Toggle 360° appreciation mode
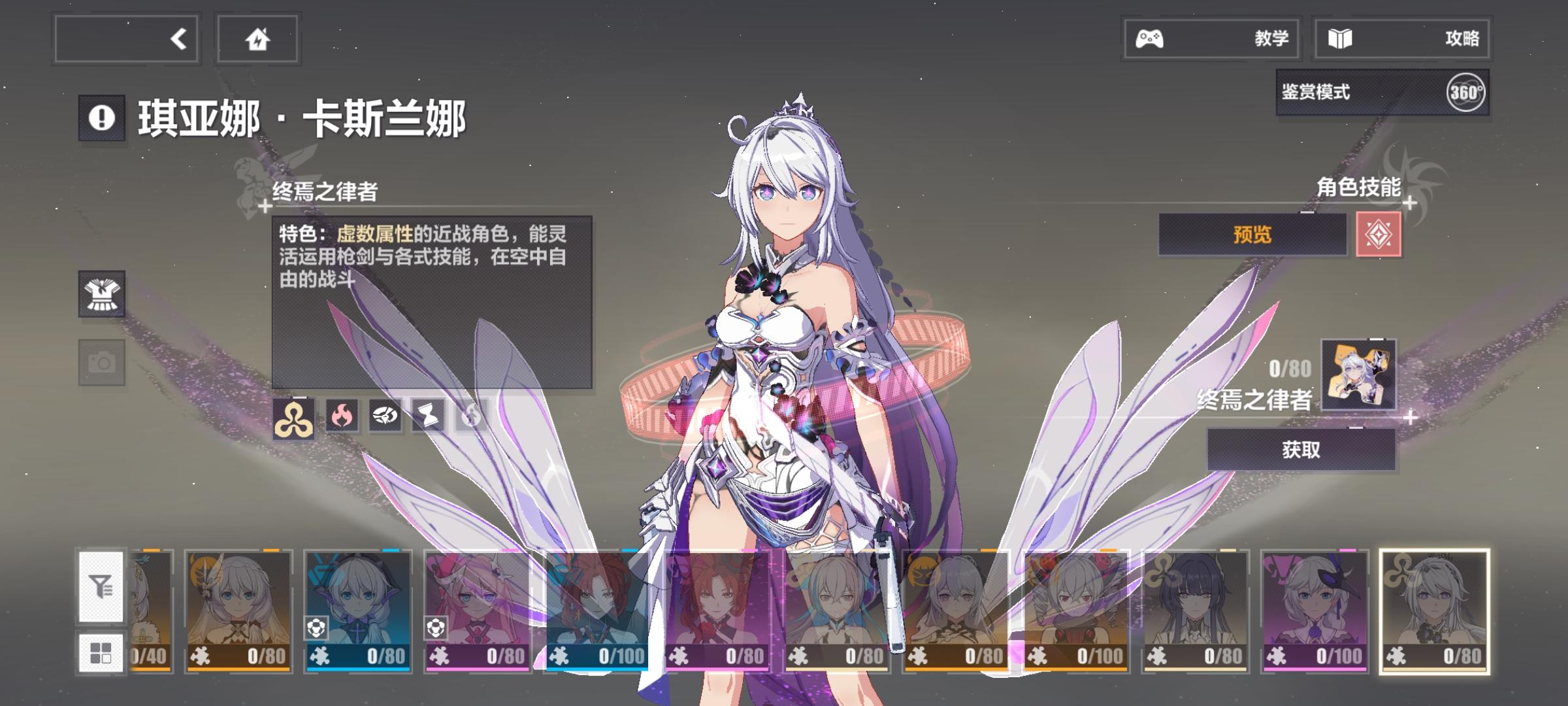 [x=1470, y=93]
